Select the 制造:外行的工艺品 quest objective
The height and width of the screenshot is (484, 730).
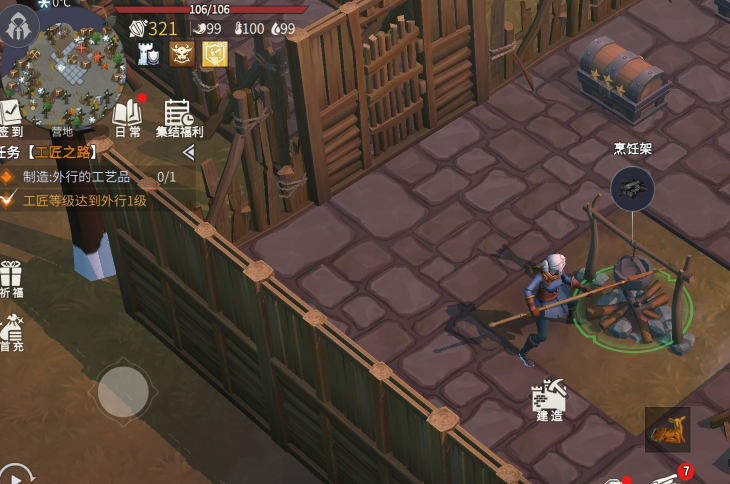click(x=78, y=177)
